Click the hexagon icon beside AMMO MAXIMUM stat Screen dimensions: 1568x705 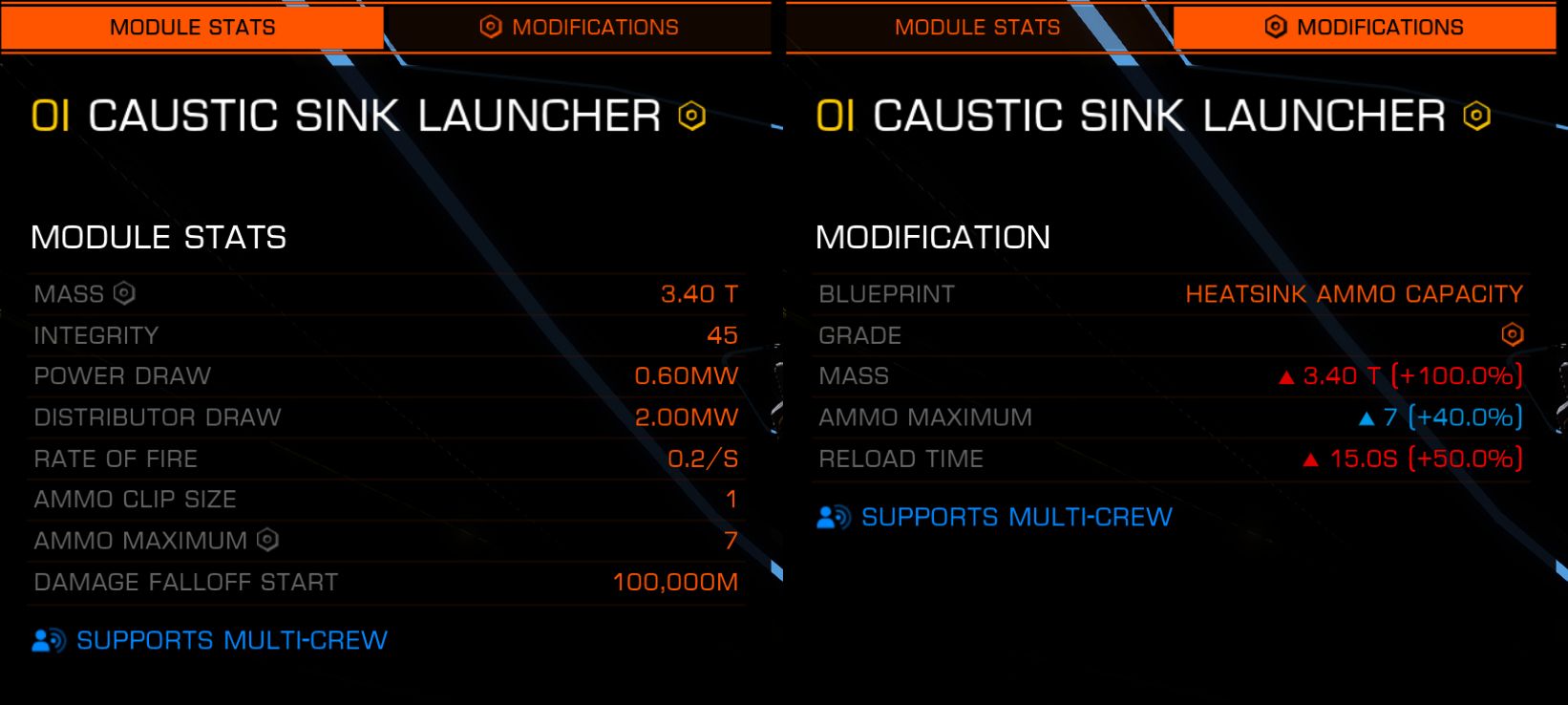pos(265,541)
